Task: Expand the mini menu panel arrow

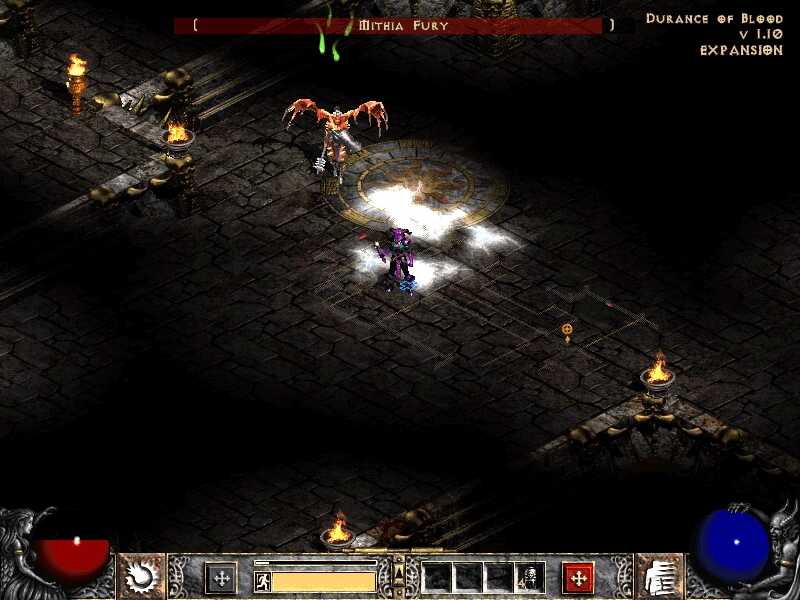Action: (x=399, y=571)
